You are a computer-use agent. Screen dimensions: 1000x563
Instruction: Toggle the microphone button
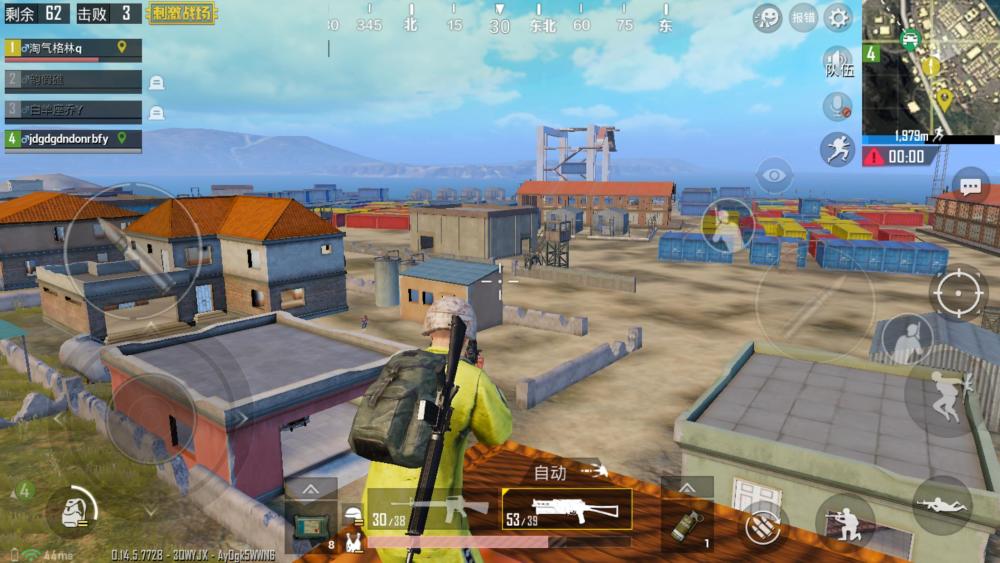tap(836, 106)
